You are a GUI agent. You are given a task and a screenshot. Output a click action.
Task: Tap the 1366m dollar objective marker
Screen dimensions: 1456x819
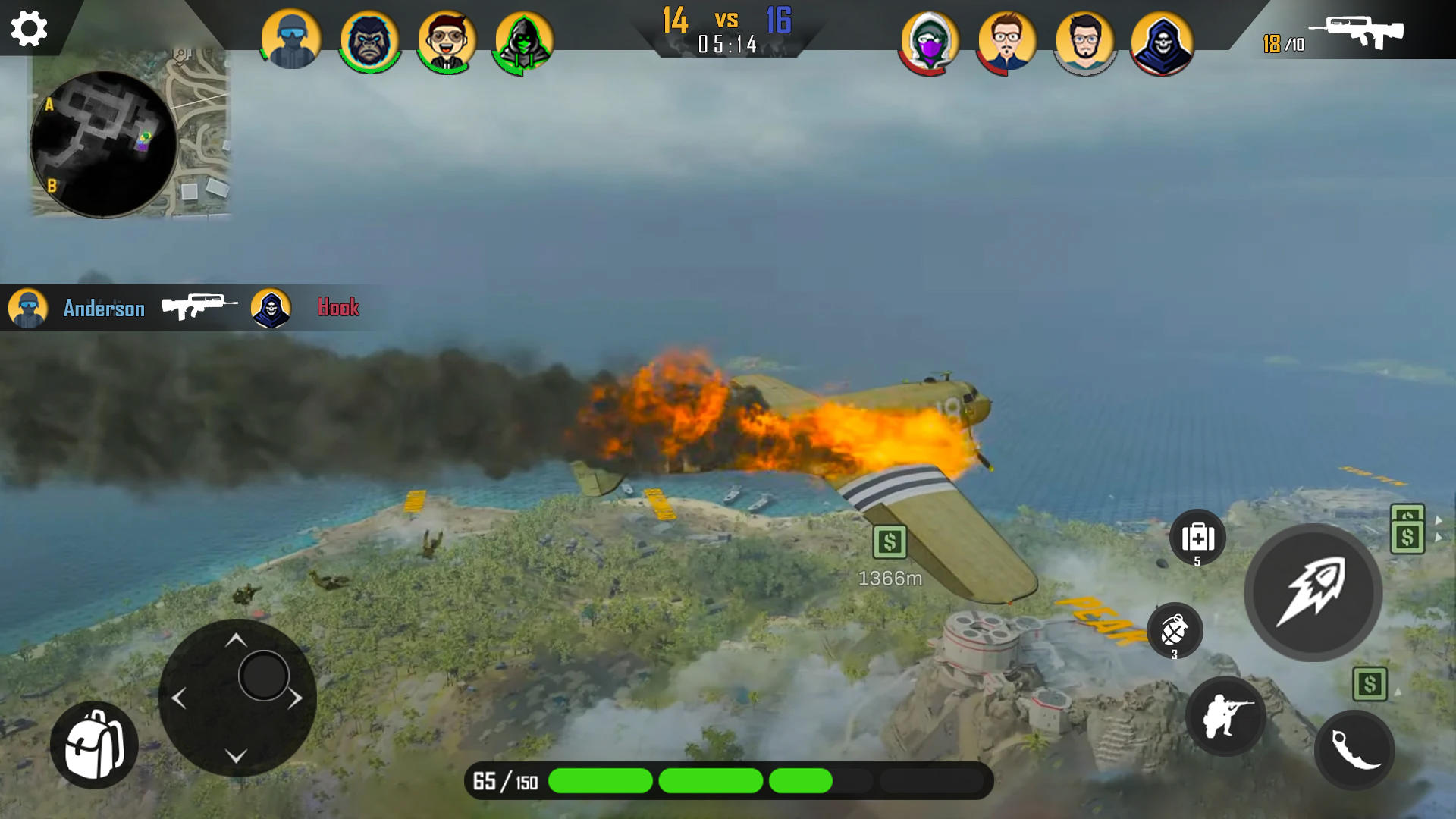pos(891,540)
